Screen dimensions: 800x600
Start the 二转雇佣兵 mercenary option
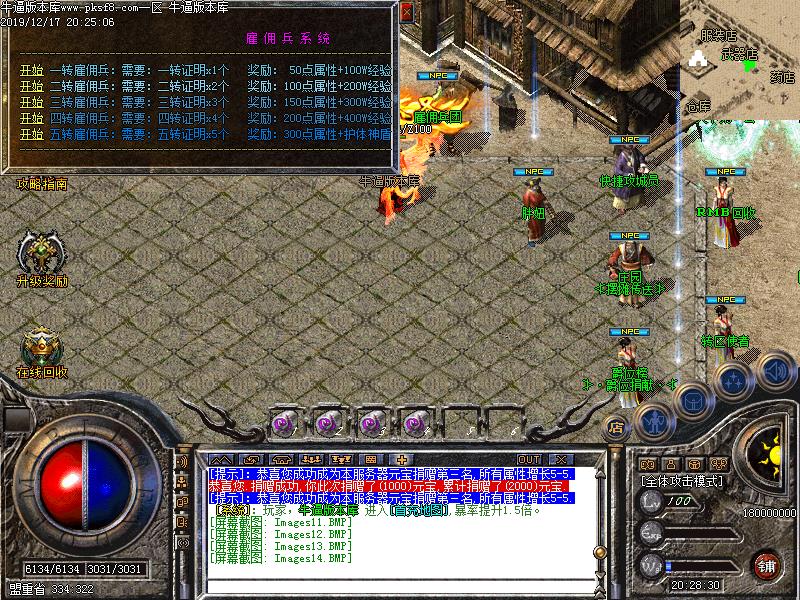[31, 86]
